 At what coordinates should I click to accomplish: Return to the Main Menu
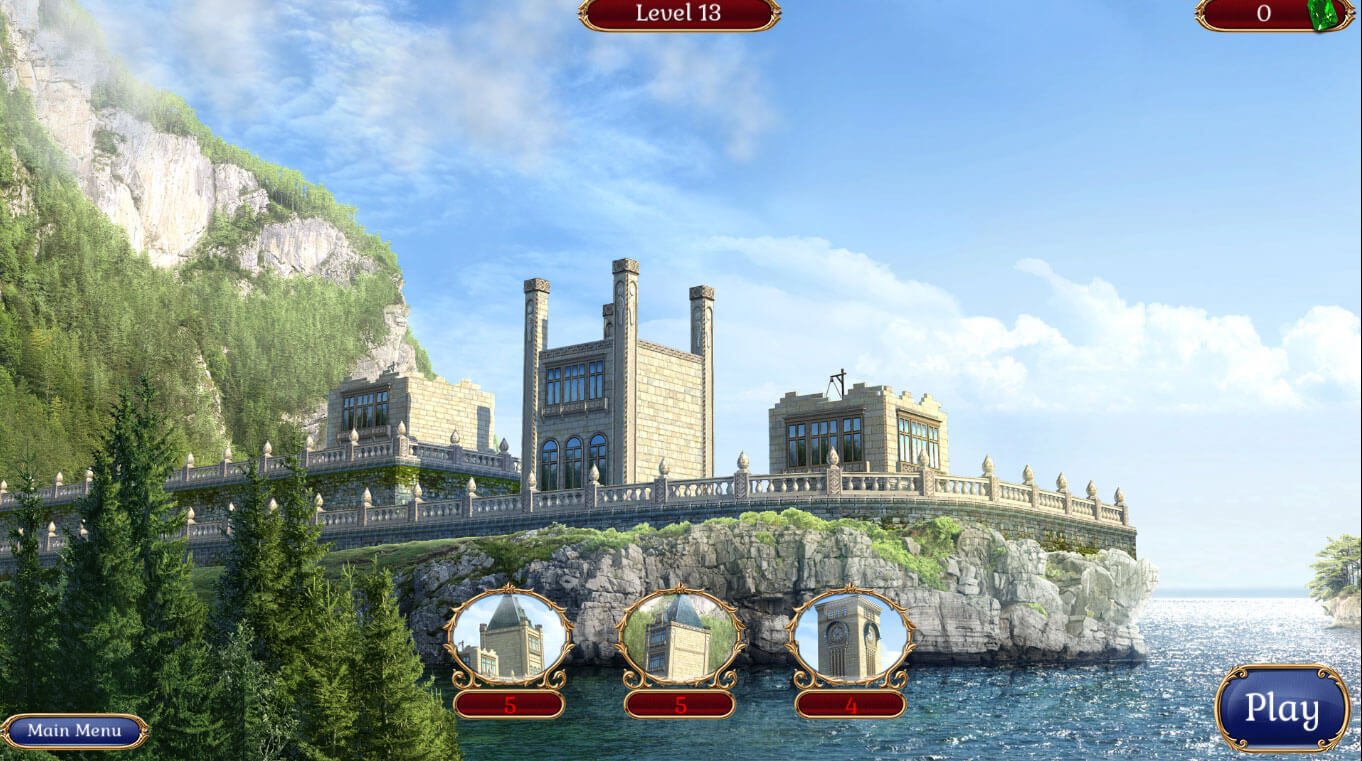(x=74, y=730)
